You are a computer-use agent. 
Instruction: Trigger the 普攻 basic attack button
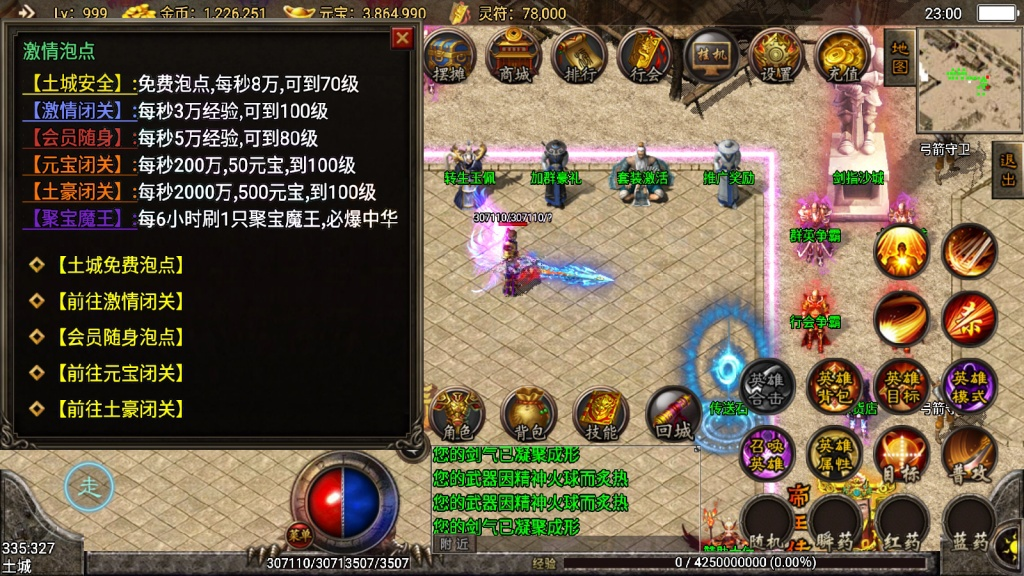pos(969,453)
